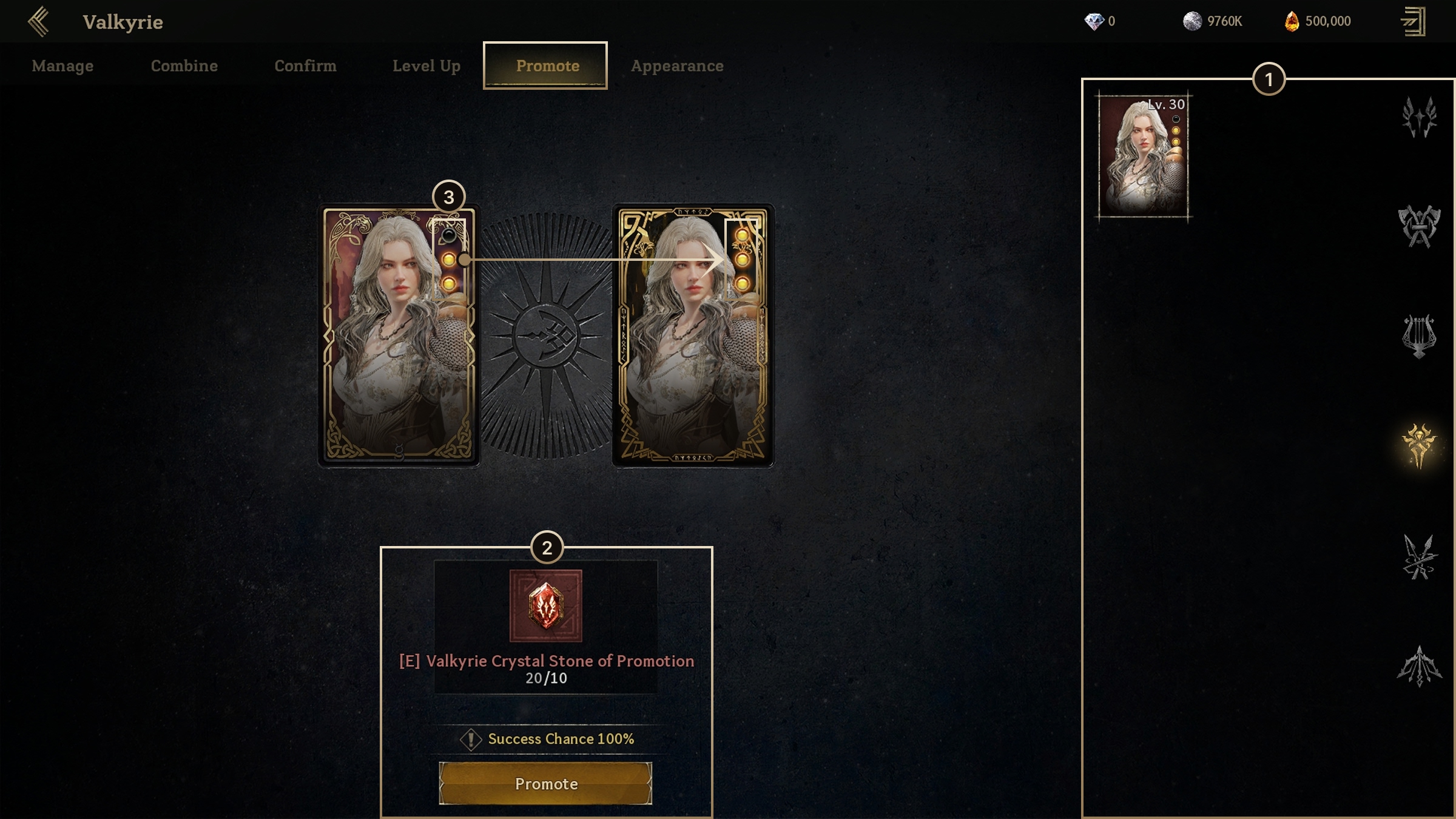Click the gold Promote button
The image size is (1456, 819).
tap(545, 783)
